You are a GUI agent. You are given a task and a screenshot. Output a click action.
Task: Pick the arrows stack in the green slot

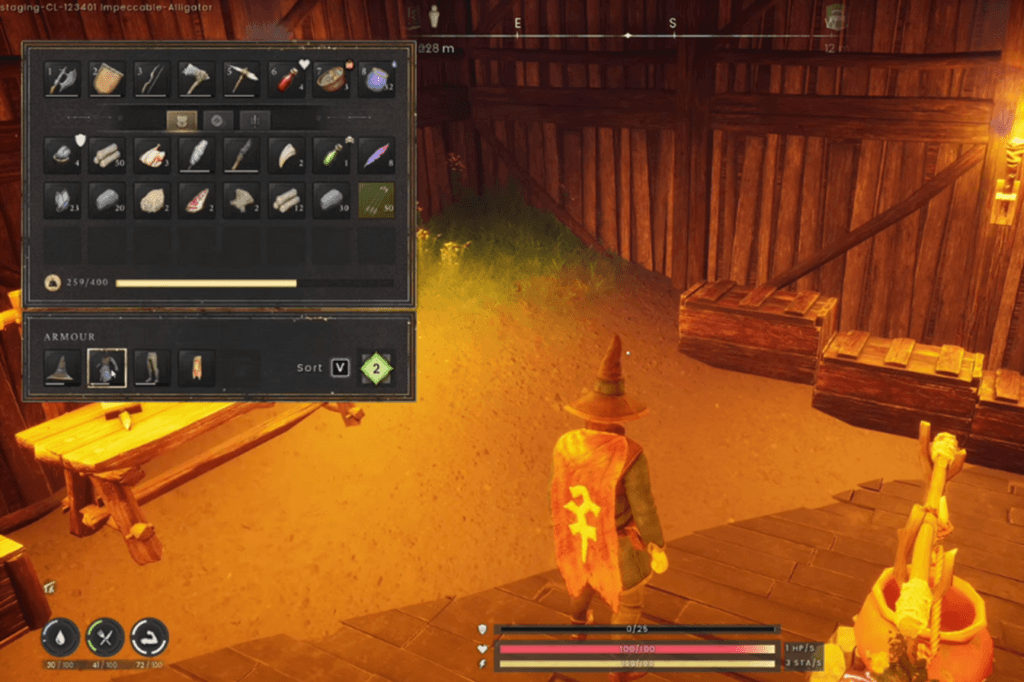click(376, 200)
